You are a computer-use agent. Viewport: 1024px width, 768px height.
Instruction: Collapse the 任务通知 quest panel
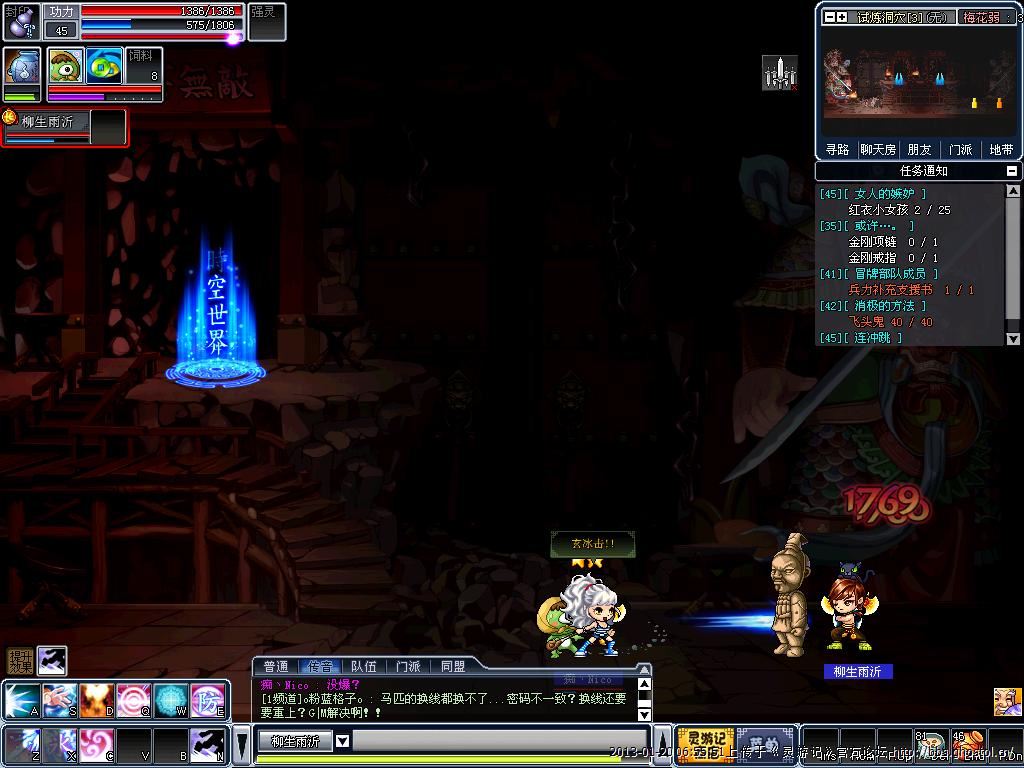1012,171
